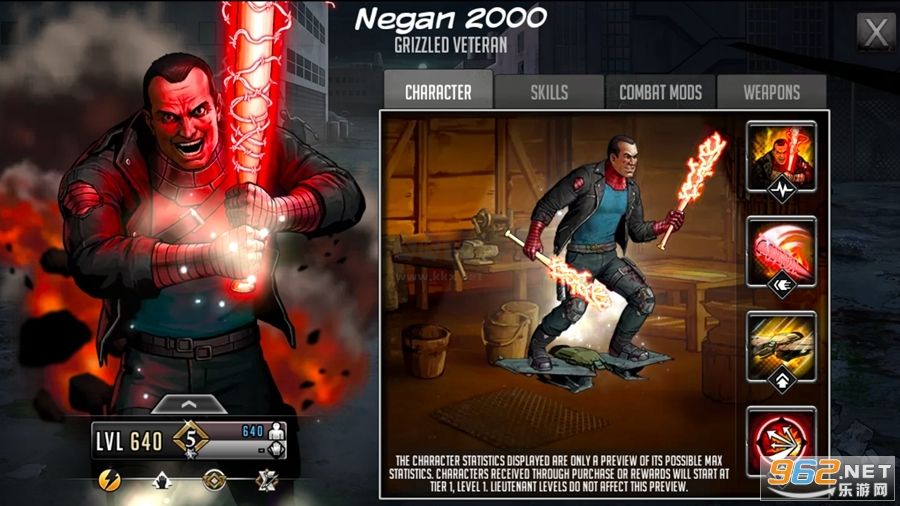The height and width of the screenshot is (506, 900).
Task: Show the Weapons tab
Action: coord(771,92)
